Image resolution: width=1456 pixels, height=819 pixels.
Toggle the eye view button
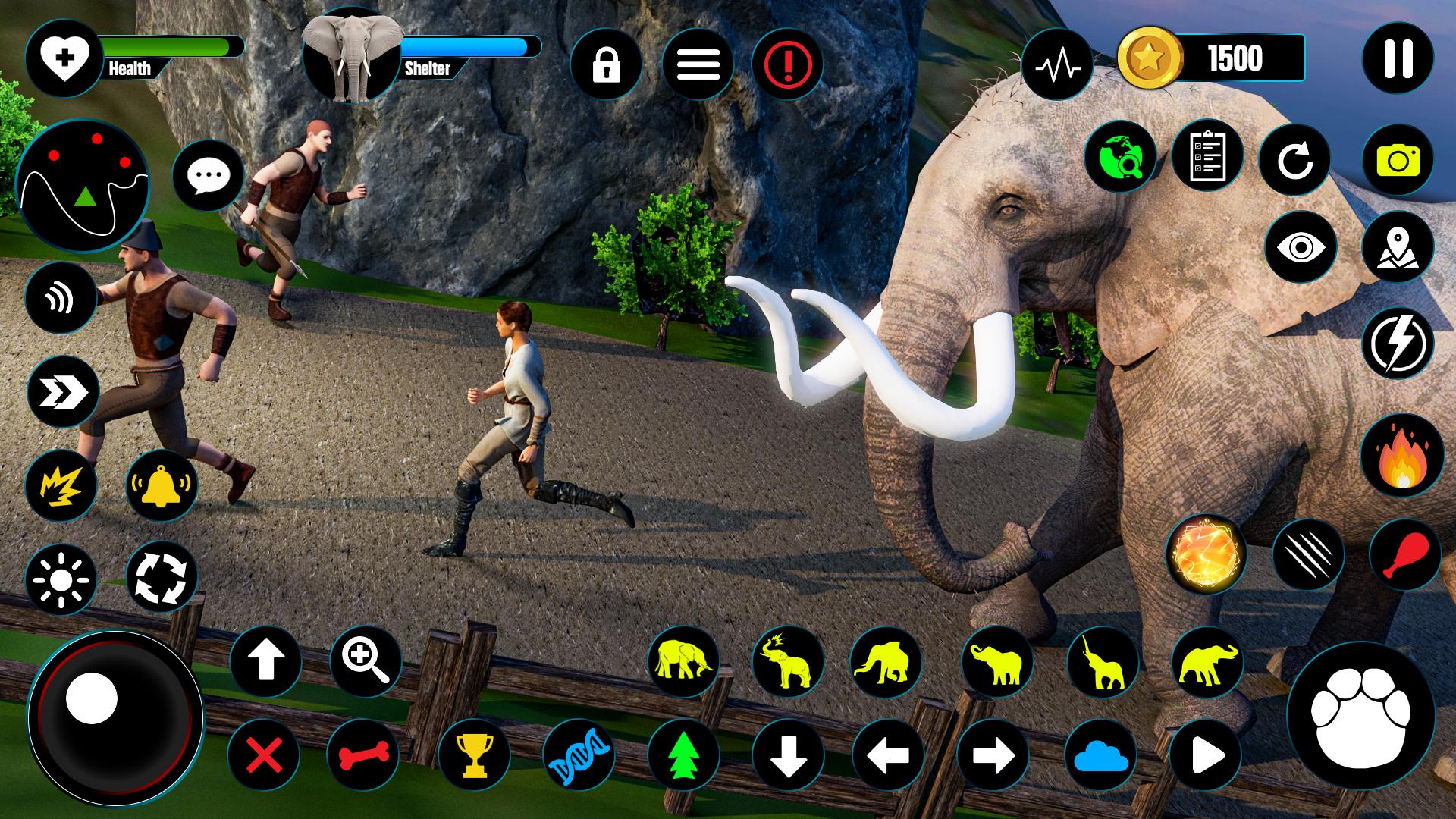pyautogui.click(x=1300, y=248)
